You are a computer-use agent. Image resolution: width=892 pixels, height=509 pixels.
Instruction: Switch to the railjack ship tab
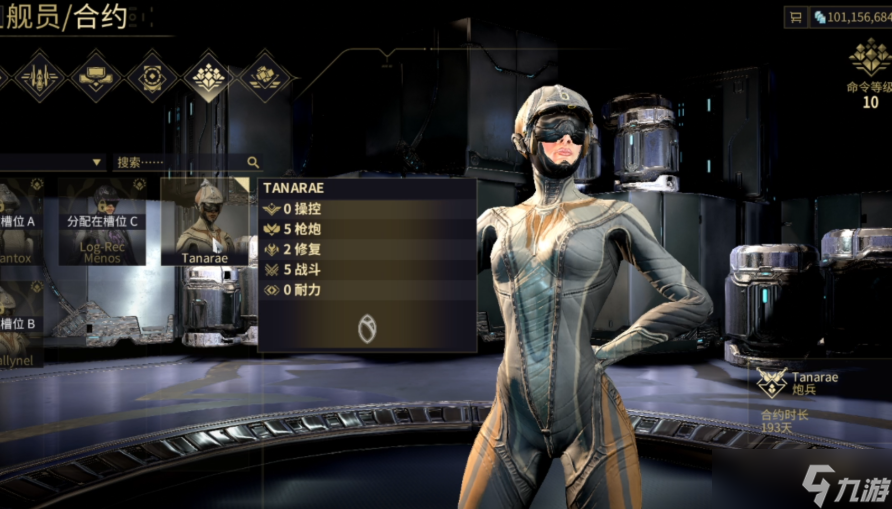click(39, 76)
